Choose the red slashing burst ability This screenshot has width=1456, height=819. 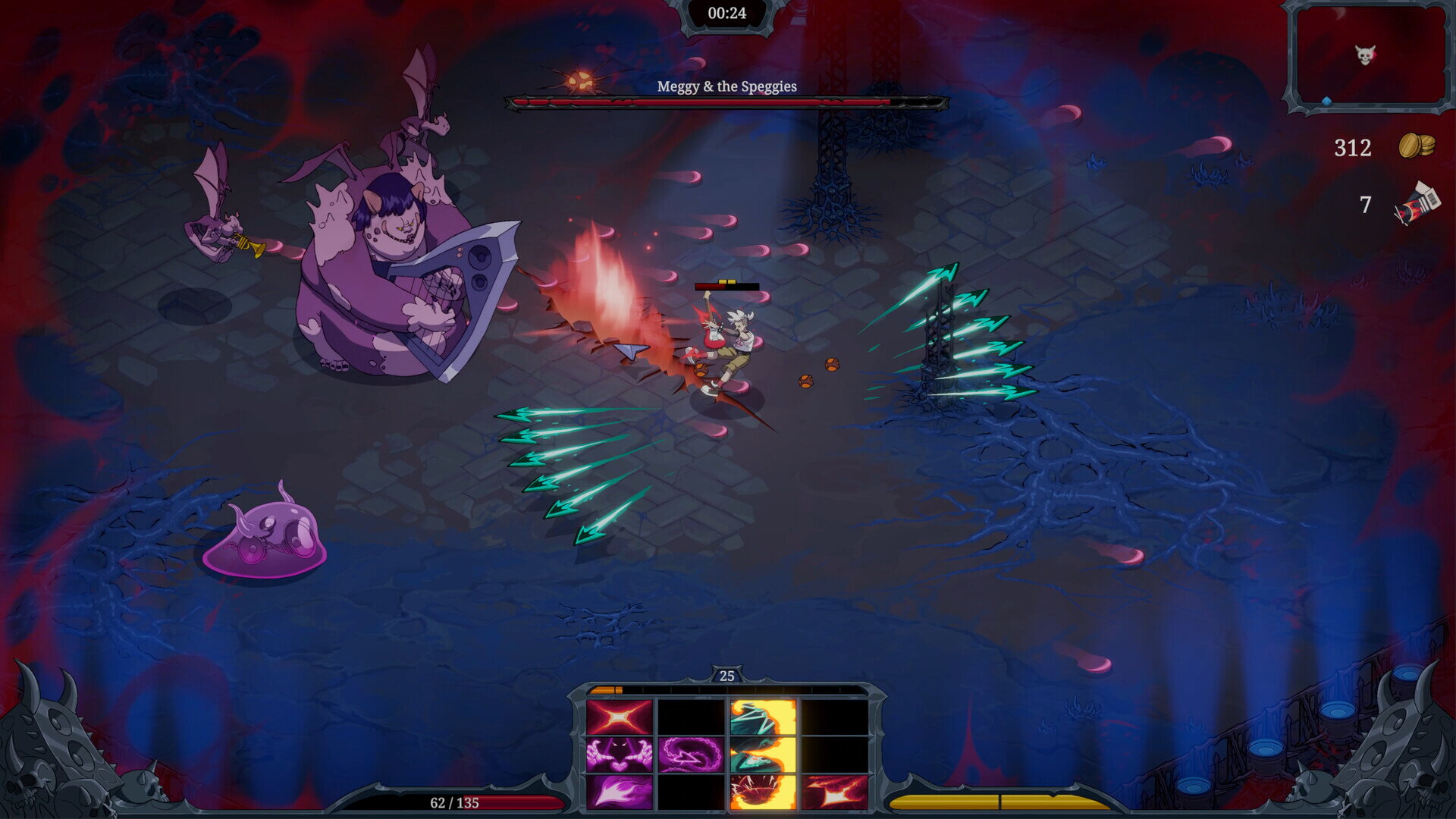(834, 791)
